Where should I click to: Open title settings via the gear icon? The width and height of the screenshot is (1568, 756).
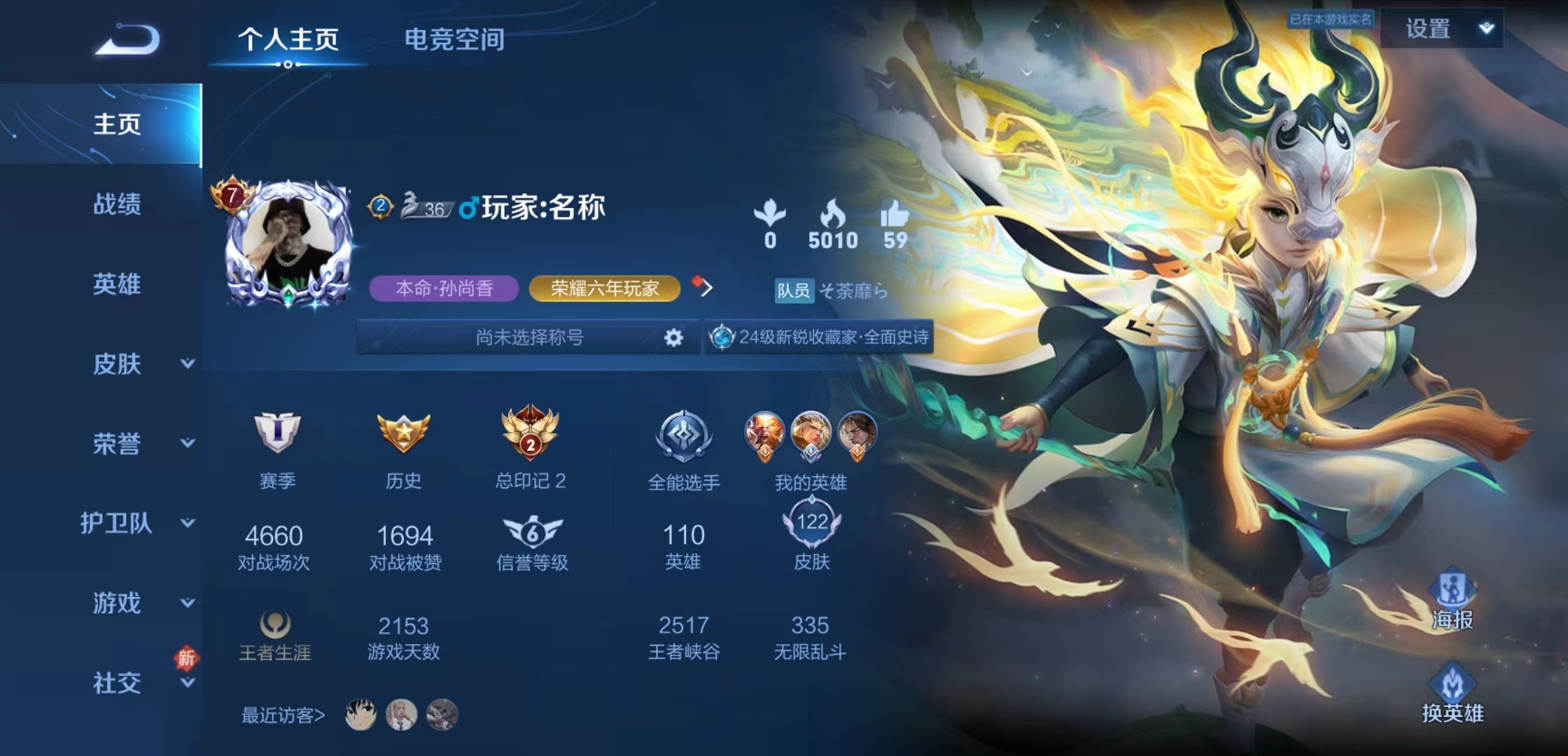pos(673,338)
